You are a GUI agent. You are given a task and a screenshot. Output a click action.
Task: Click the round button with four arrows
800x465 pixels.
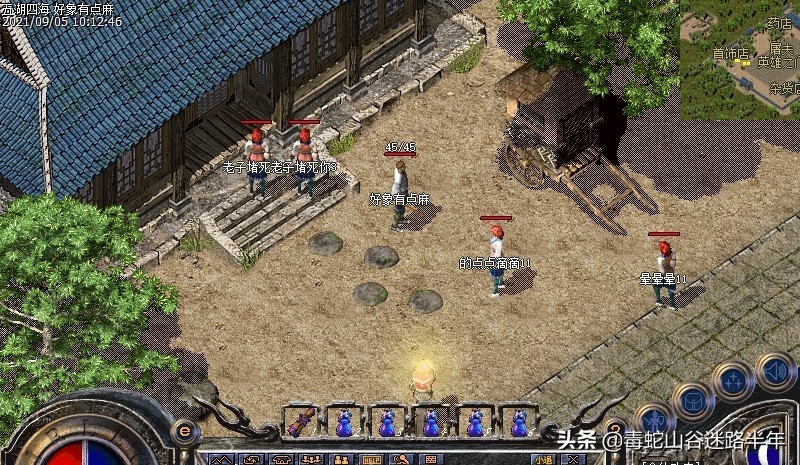click(732, 381)
